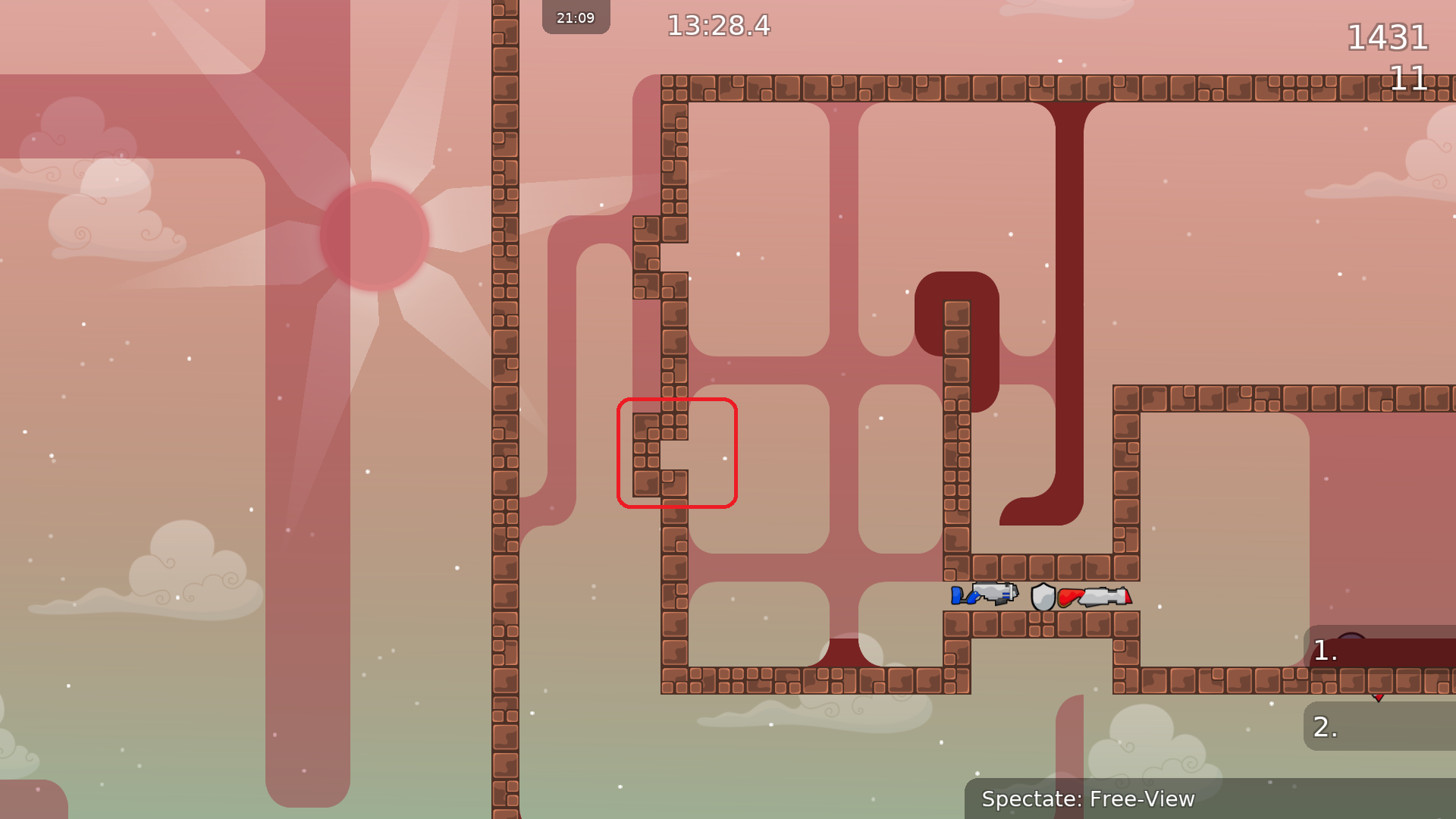Open the red highlighted block region
Image resolution: width=1456 pixels, height=819 pixels.
[677, 453]
